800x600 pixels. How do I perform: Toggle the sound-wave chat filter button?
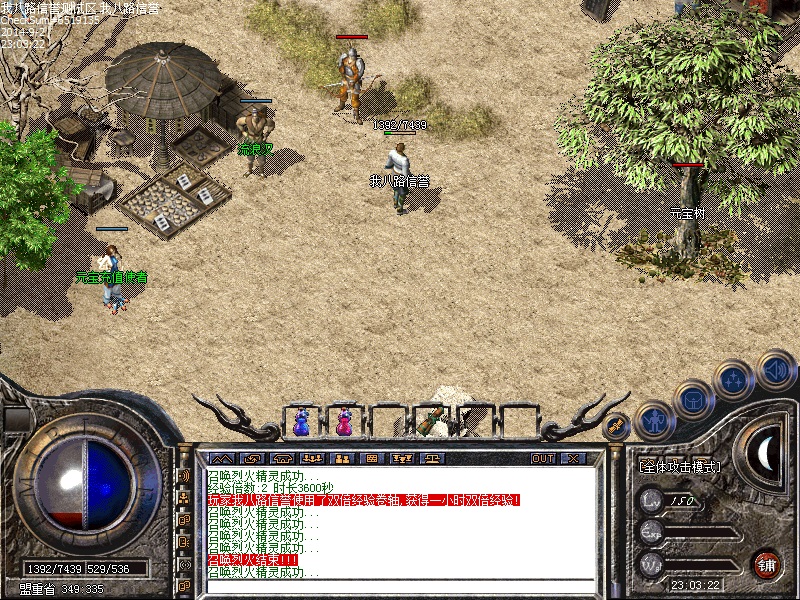[x=184, y=475]
